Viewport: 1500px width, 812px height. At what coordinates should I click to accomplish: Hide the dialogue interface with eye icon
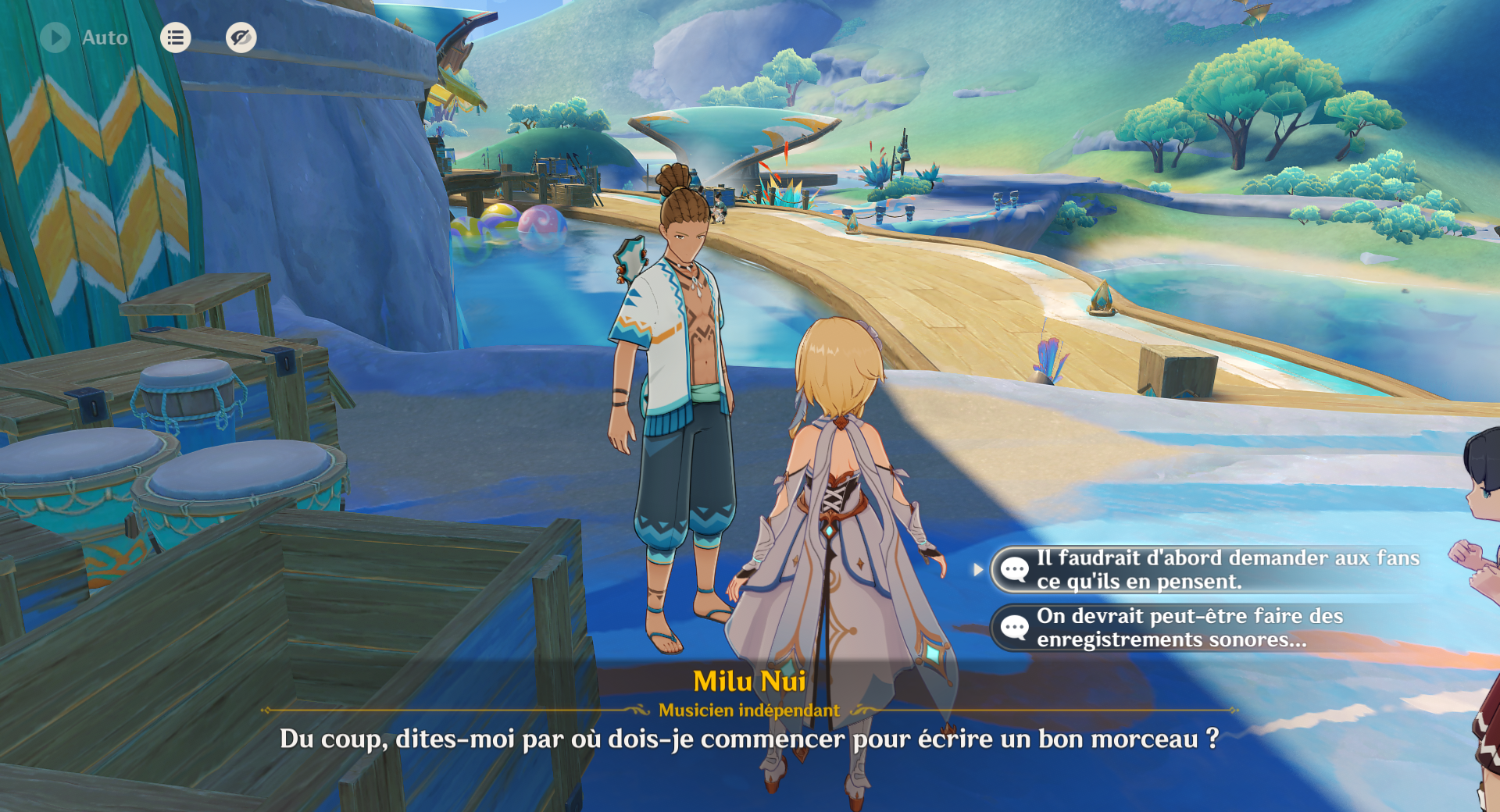(241, 37)
